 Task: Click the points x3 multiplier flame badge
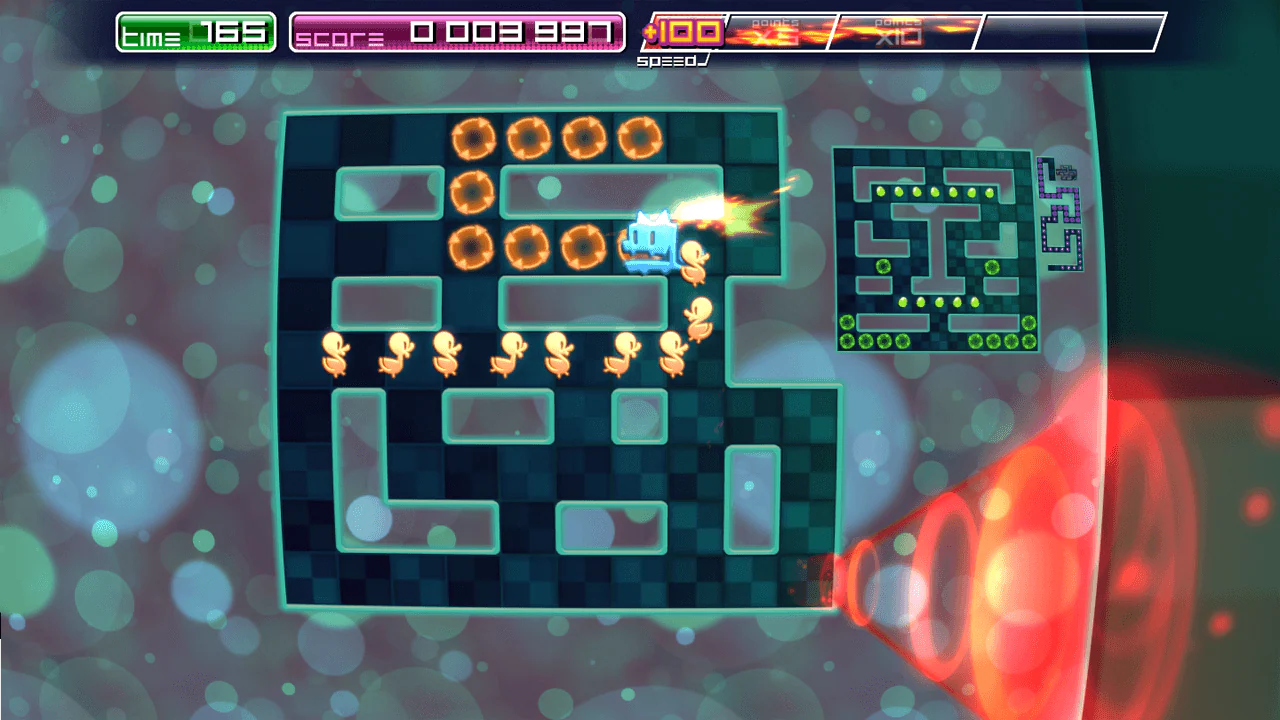pyautogui.click(x=775, y=30)
